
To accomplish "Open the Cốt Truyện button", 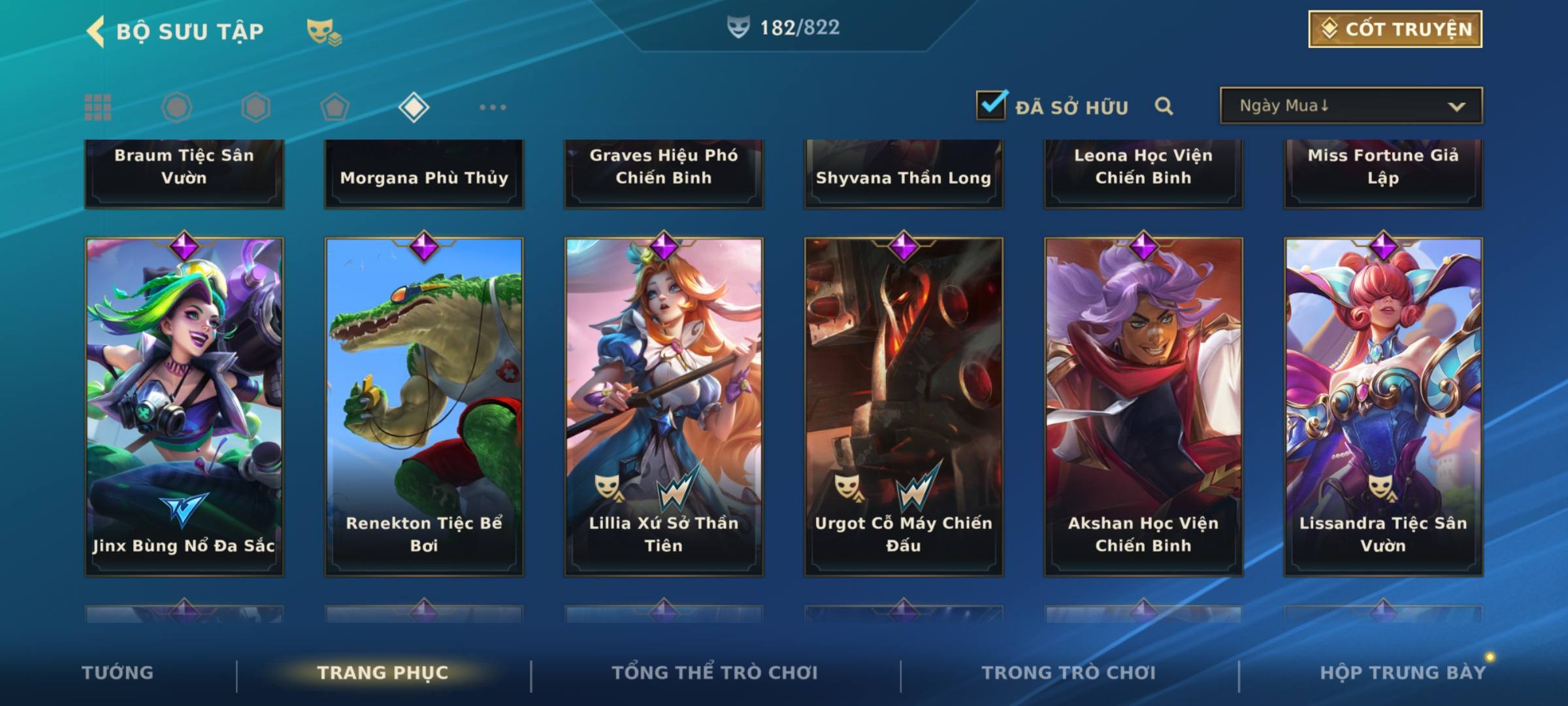I will pos(1395,29).
